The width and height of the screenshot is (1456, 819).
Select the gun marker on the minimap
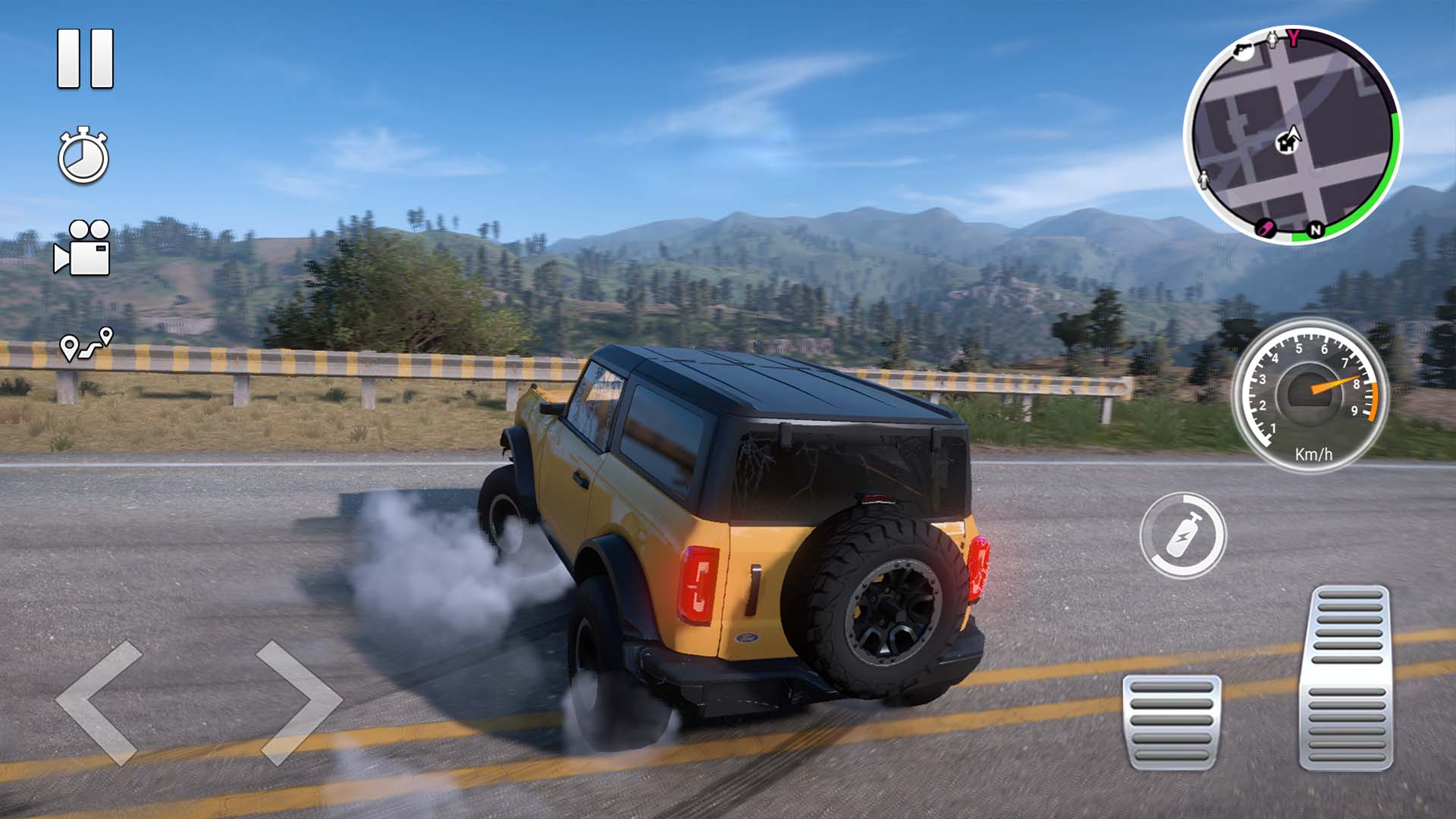(x=1244, y=52)
